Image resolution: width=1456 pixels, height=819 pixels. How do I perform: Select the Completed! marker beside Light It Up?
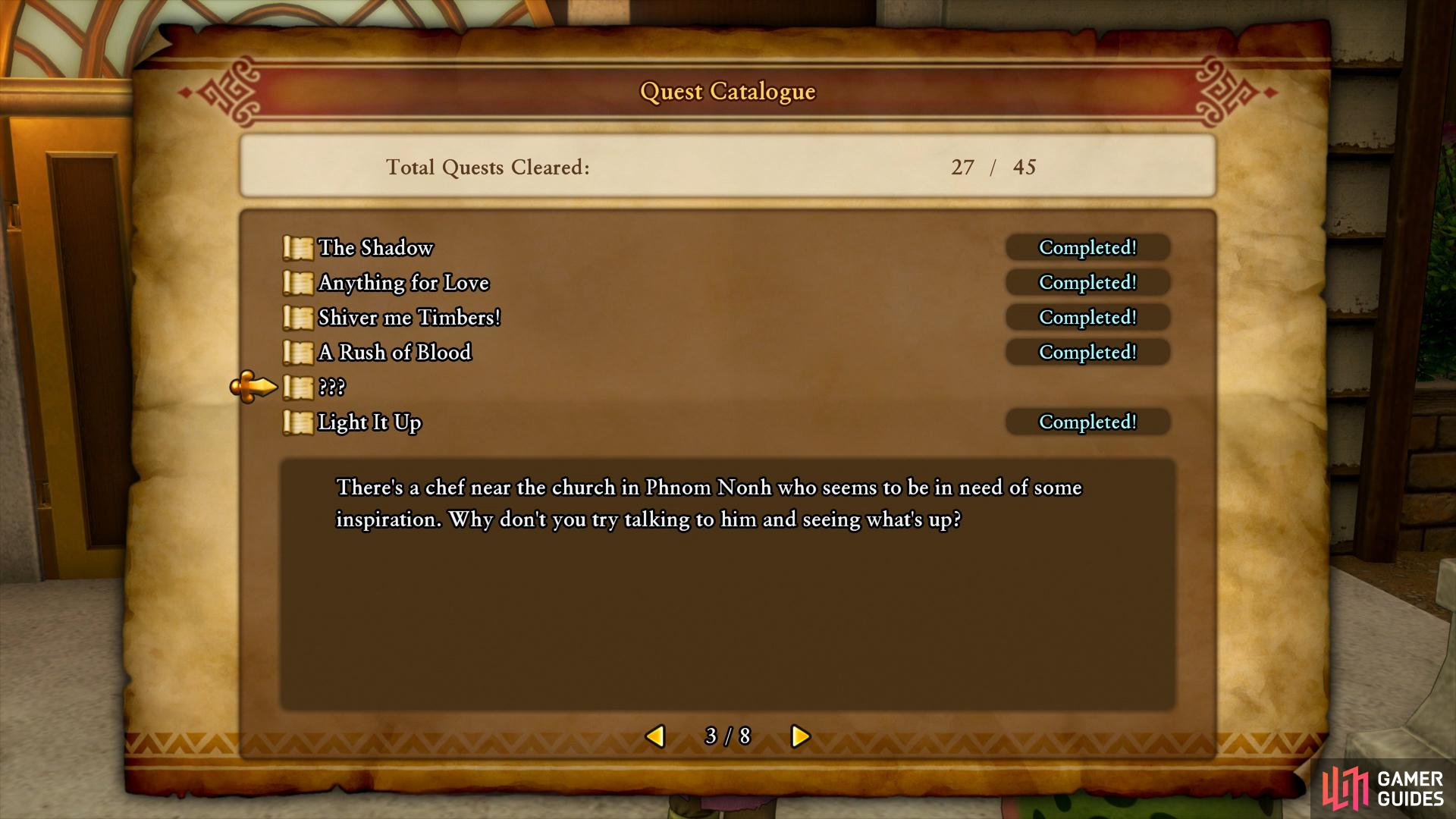point(1087,422)
